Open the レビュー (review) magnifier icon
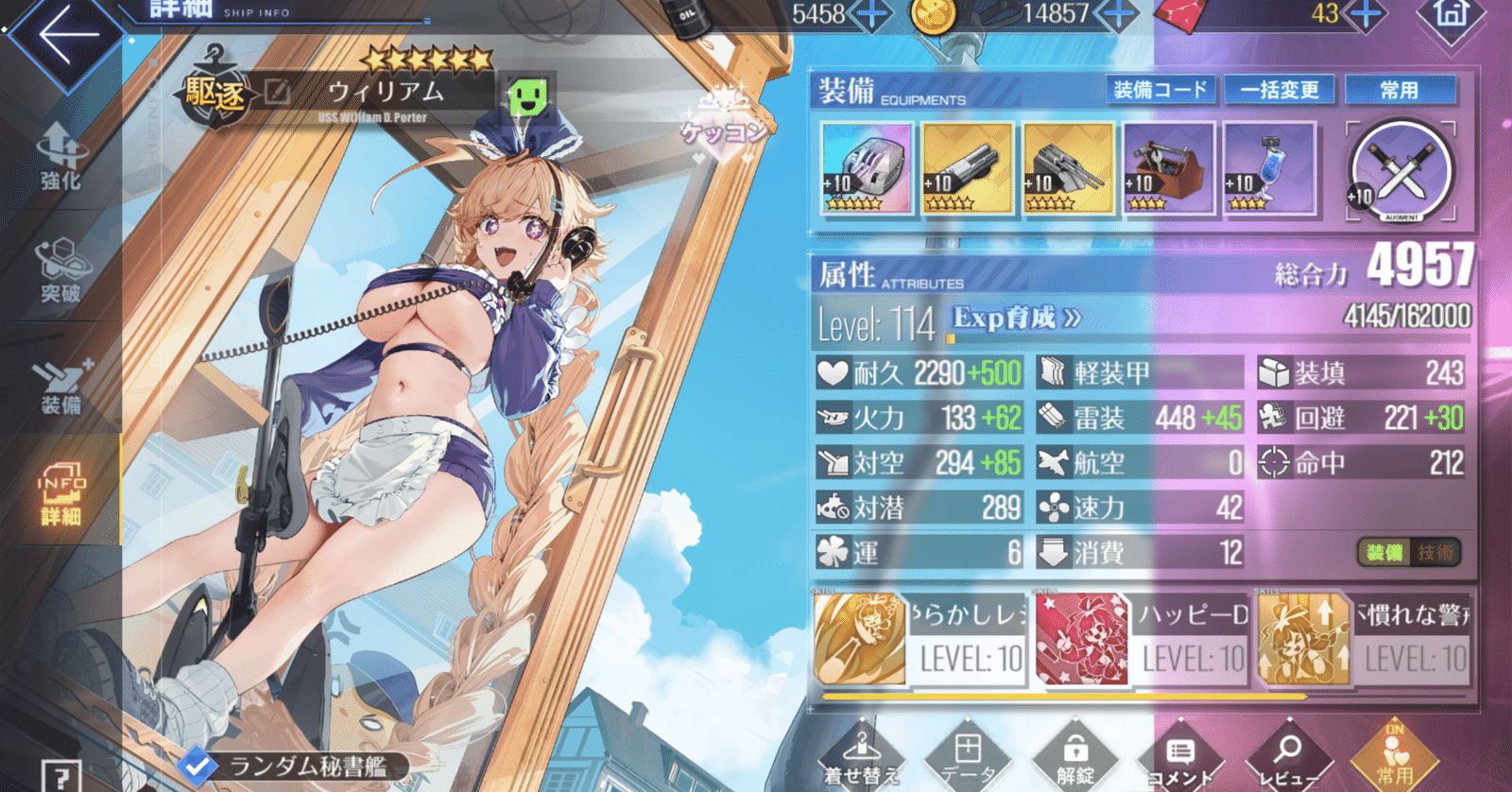Screen dimensions: 1512x792 point(1290,751)
